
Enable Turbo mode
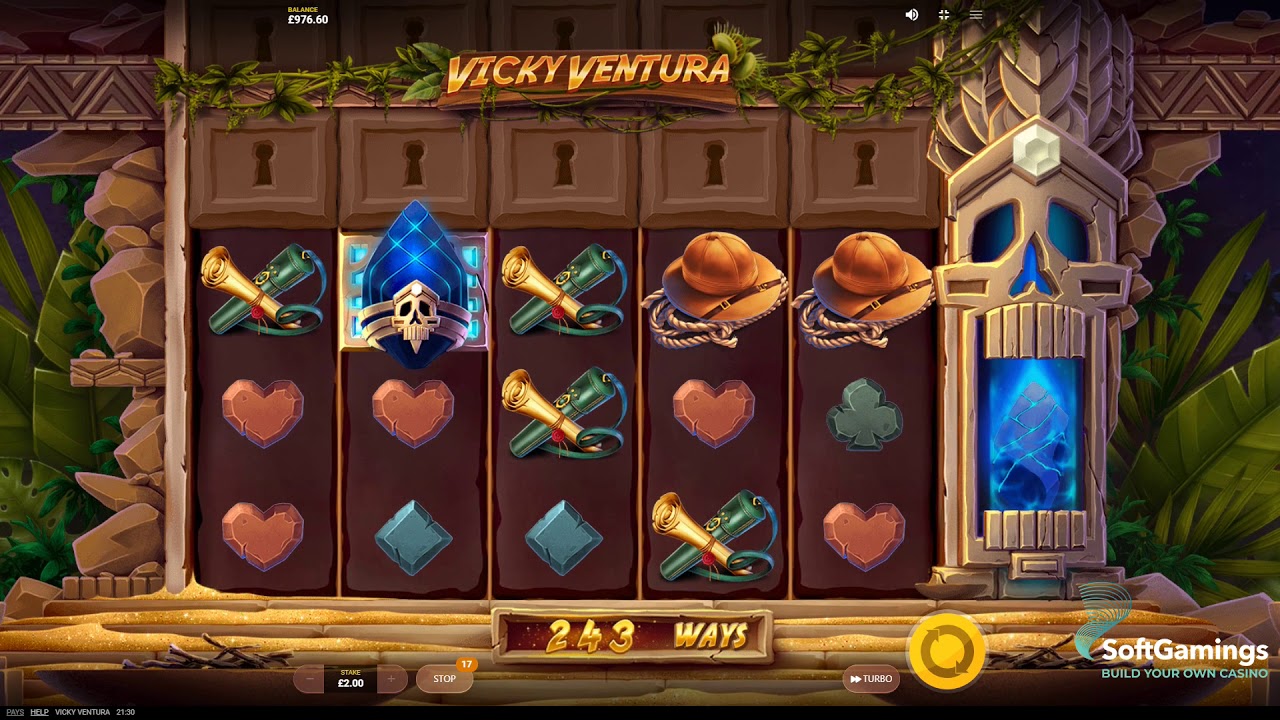coord(871,679)
